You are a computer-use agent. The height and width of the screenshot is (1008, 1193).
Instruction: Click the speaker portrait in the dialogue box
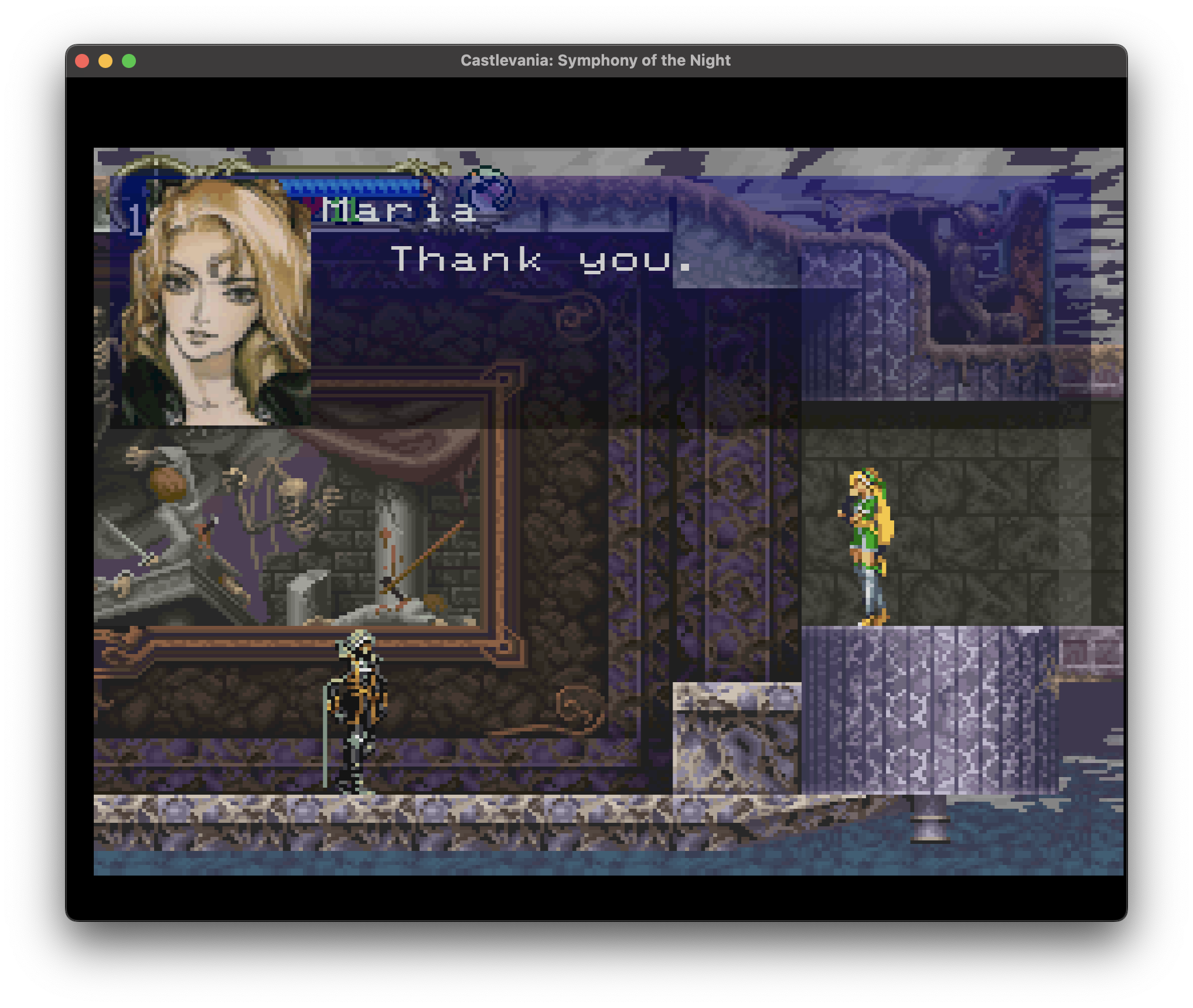pos(211,302)
